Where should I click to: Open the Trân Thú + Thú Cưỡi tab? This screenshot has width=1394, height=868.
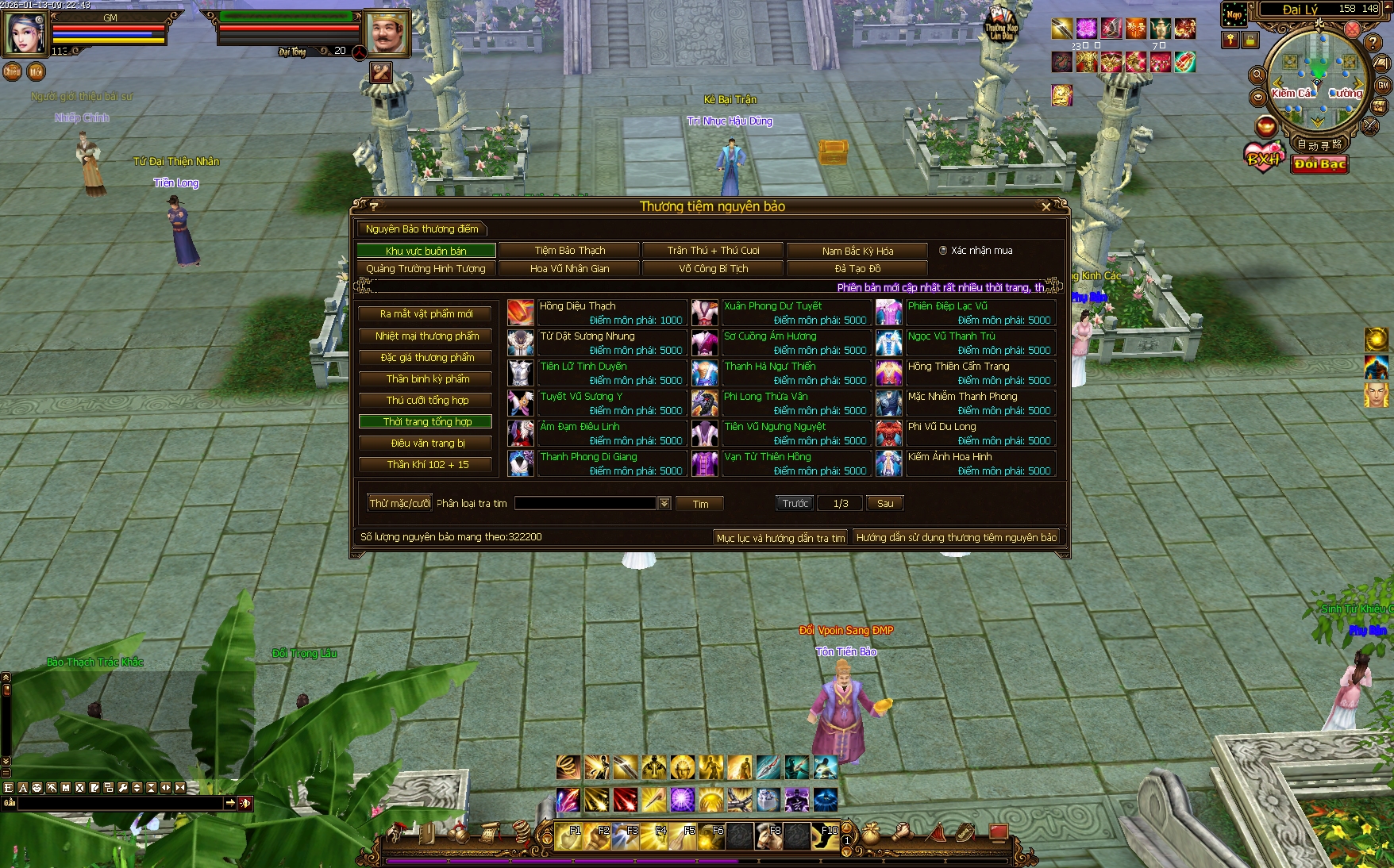coord(713,251)
